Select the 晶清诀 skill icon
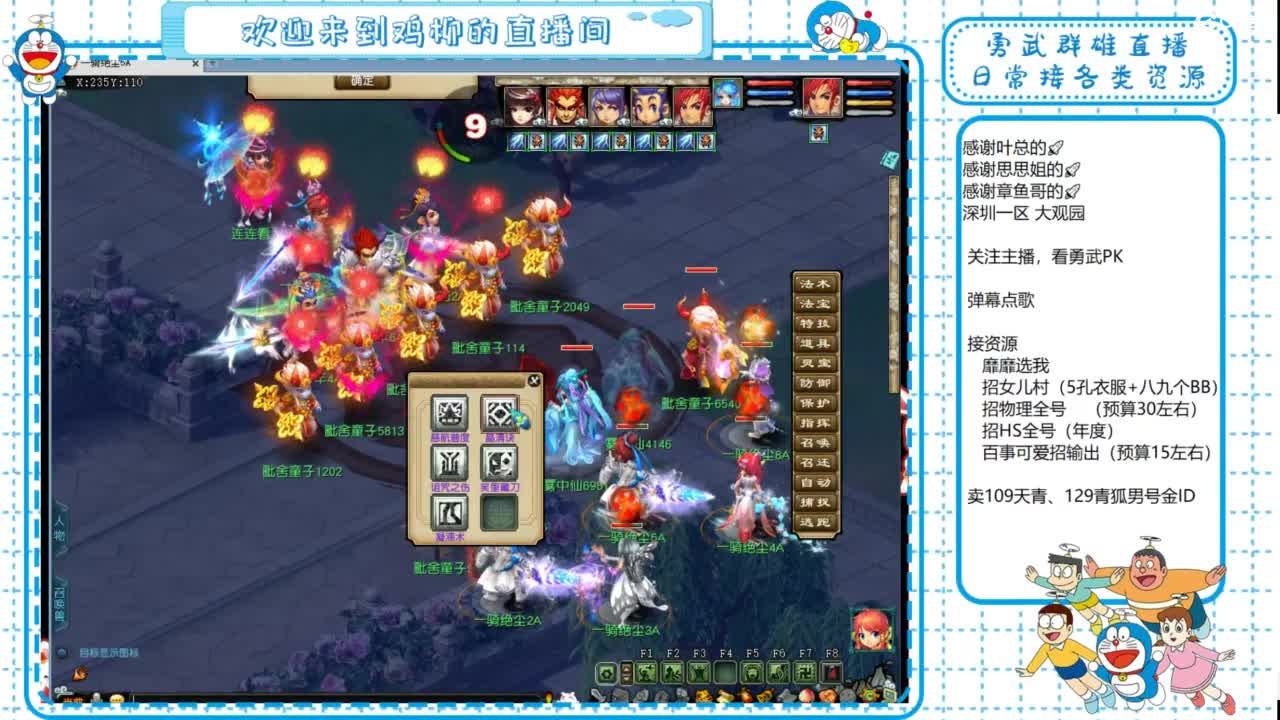The image size is (1280, 720). (499, 412)
